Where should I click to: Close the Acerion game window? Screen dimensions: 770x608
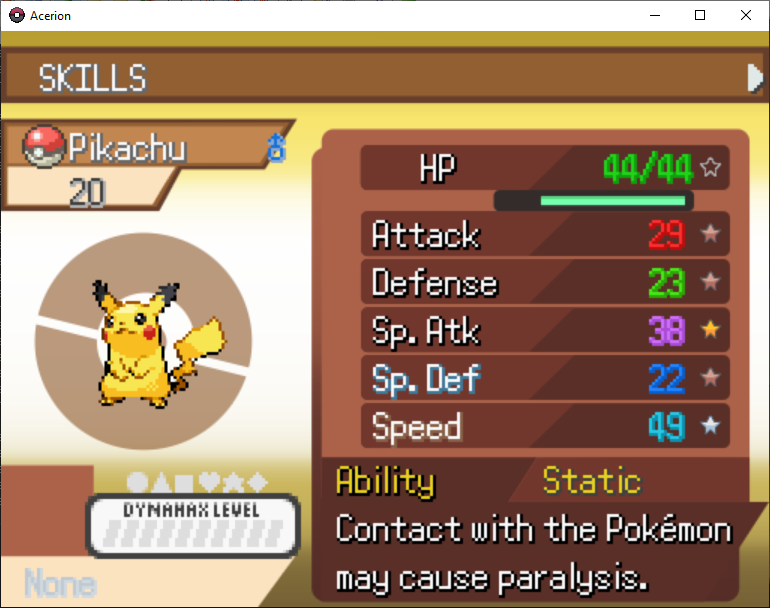point(746,16)
